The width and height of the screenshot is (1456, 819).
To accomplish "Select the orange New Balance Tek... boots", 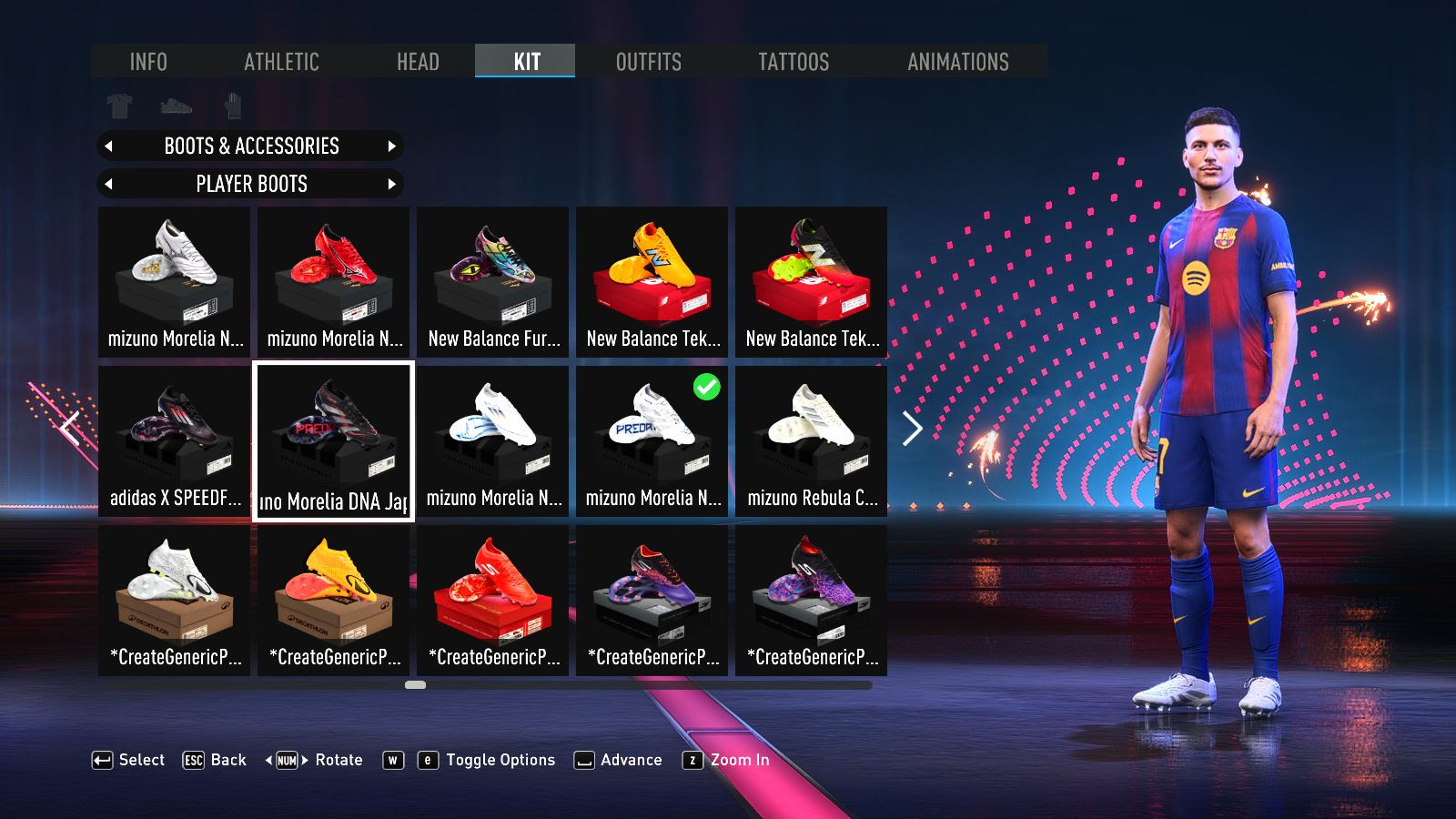I will pyautogui.click(x=652, y=280).
